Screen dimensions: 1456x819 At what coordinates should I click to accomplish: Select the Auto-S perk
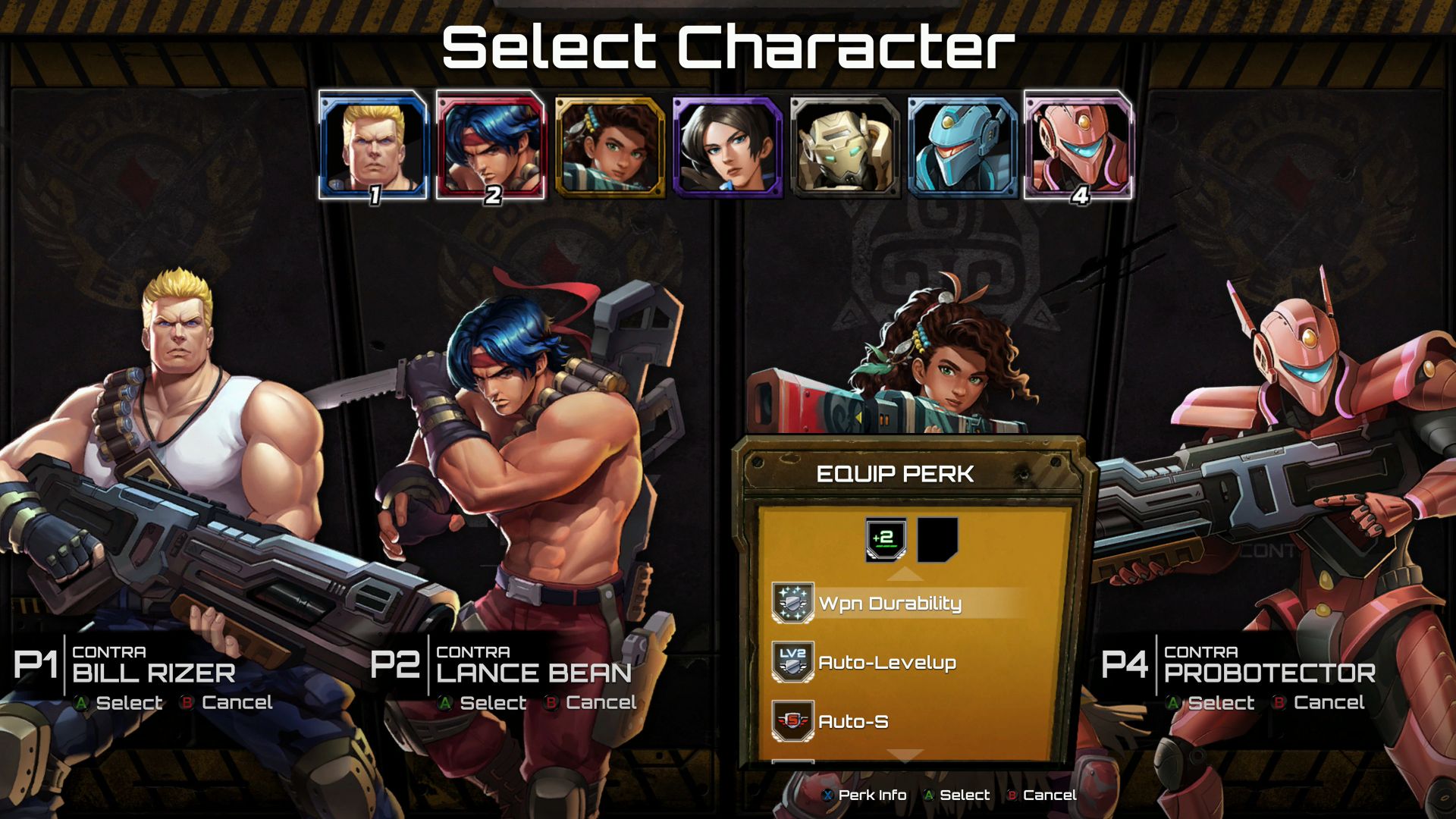852,722
